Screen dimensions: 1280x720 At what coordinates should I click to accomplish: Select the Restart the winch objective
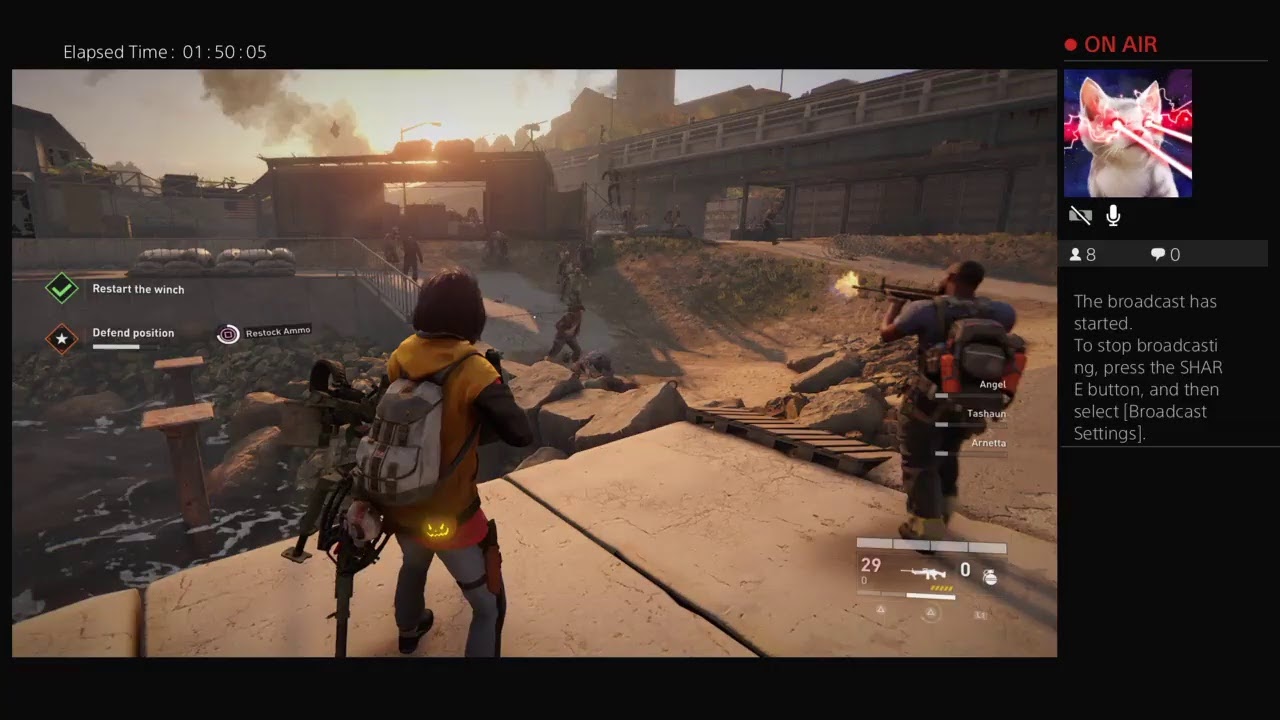[138, 289]
